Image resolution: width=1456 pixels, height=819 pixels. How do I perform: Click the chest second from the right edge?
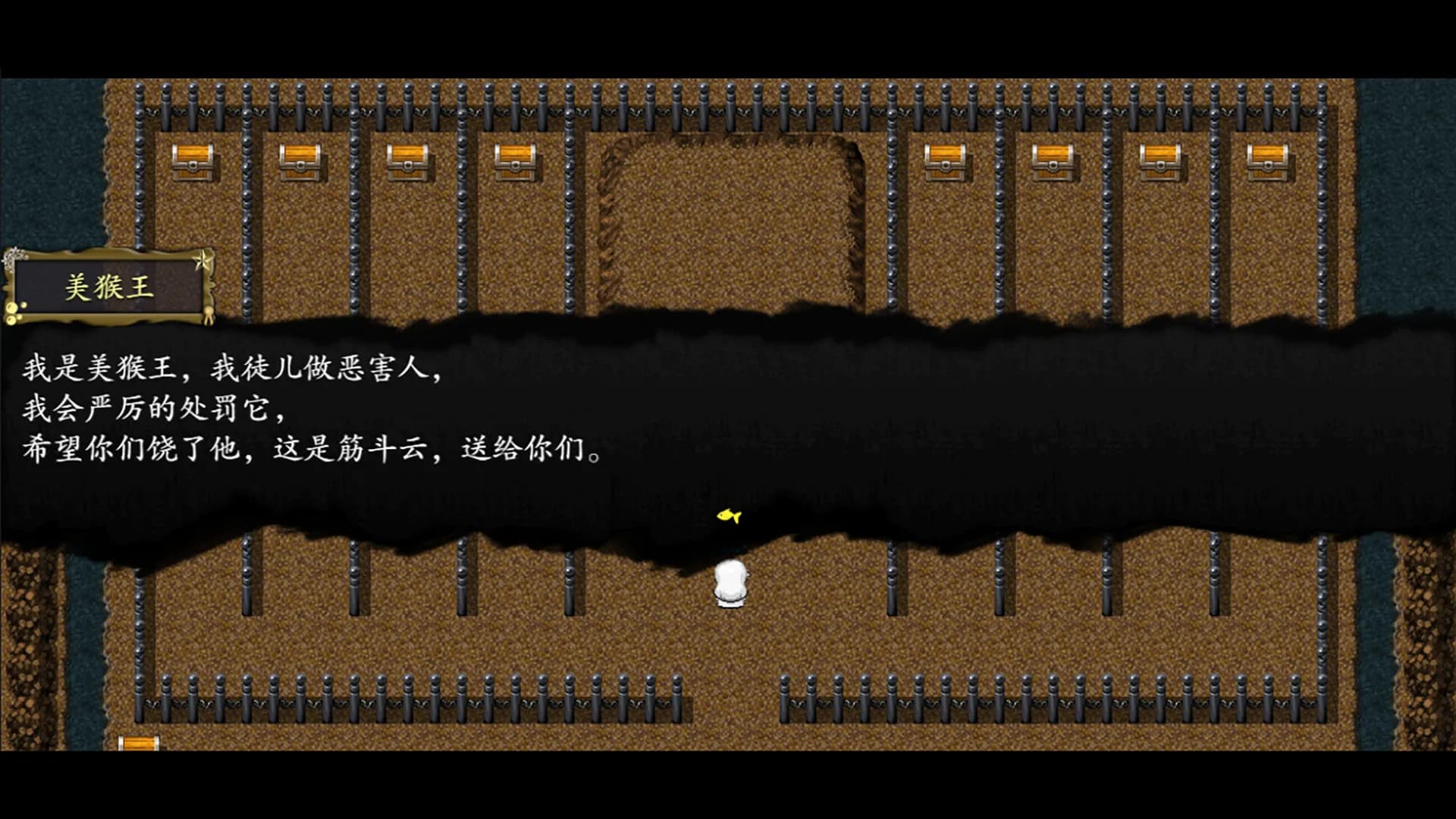point(1160,161)
